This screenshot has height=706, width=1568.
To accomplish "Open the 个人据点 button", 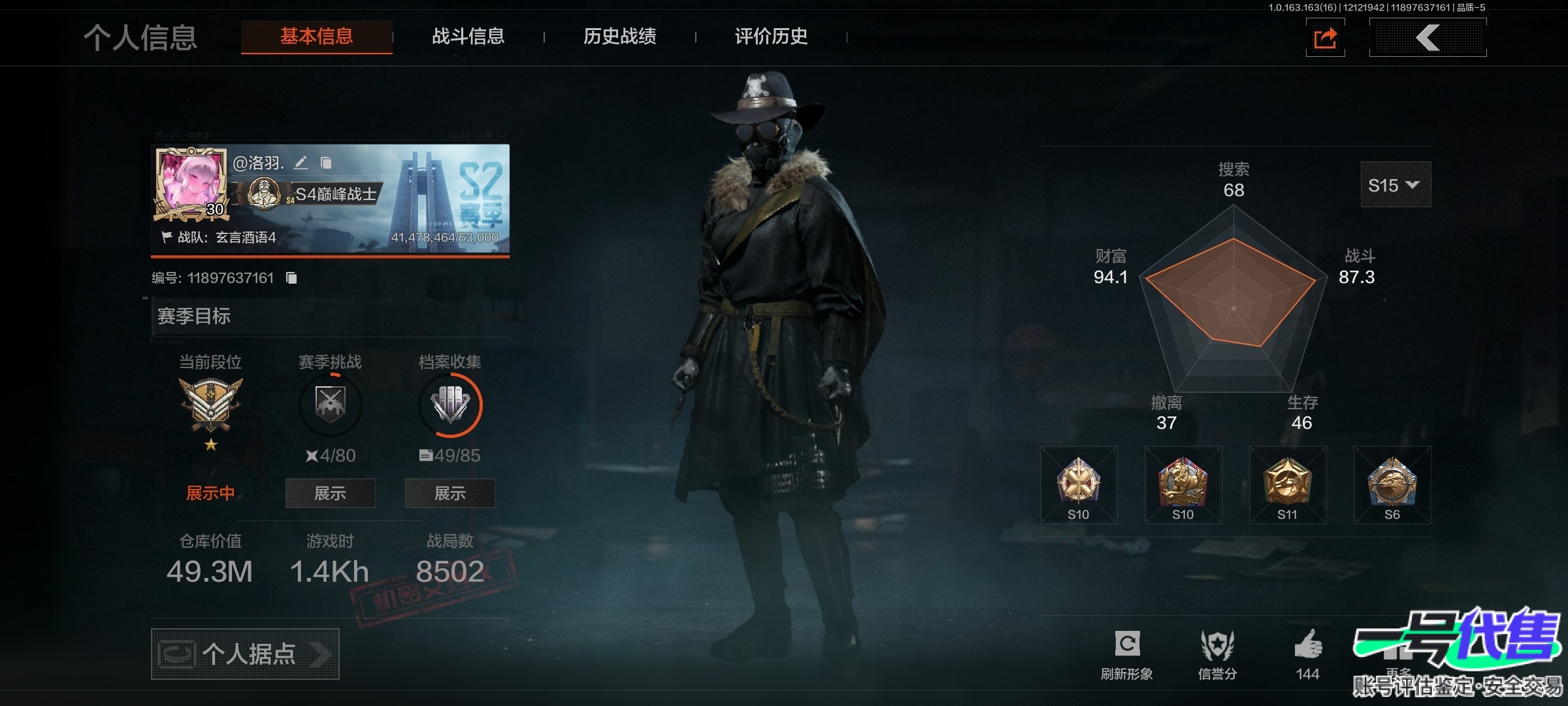I will pos(245,654).
